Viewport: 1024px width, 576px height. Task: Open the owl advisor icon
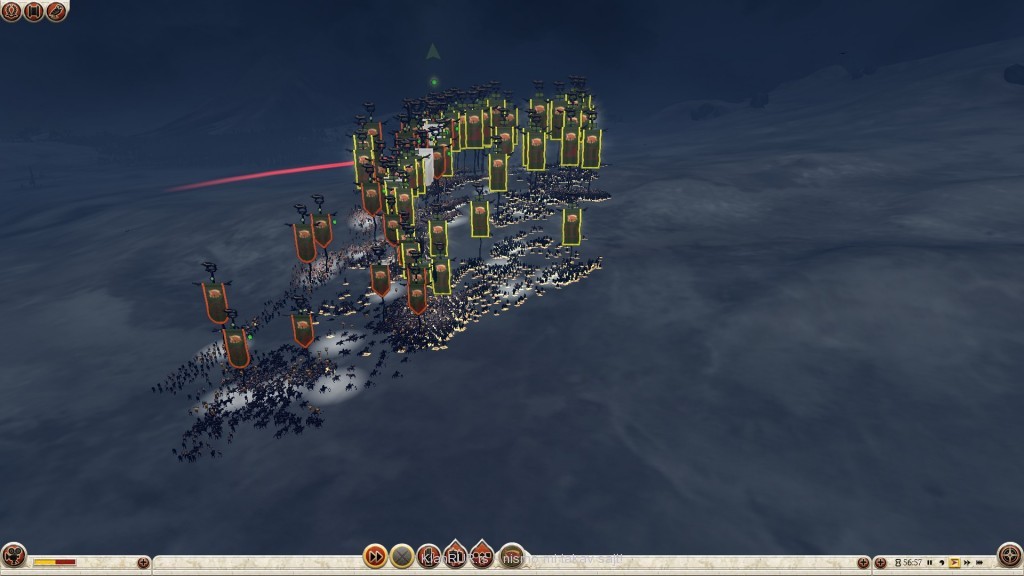tap(56, 12)
